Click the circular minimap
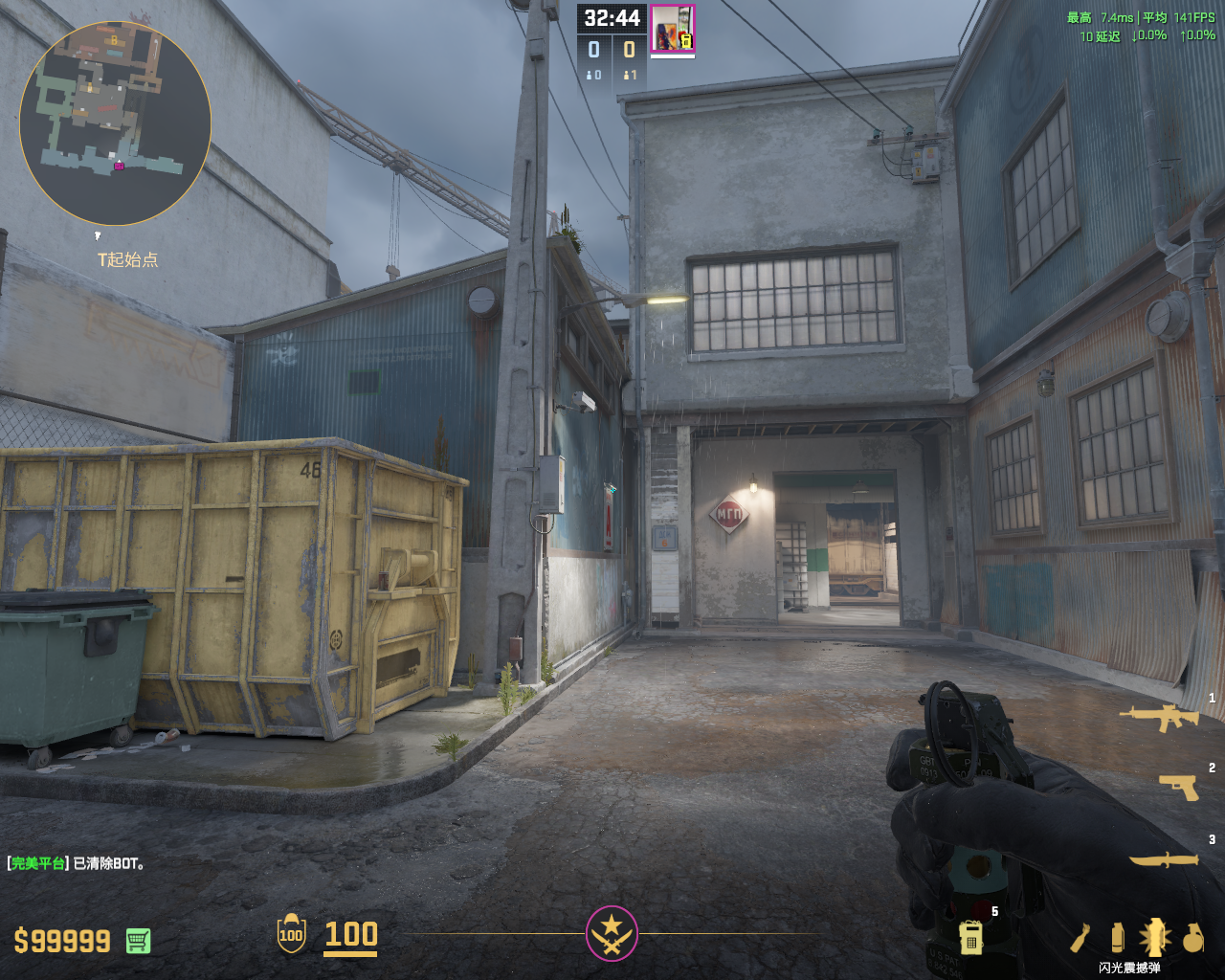Screen dimensions: 1225x980 [115, 122]
